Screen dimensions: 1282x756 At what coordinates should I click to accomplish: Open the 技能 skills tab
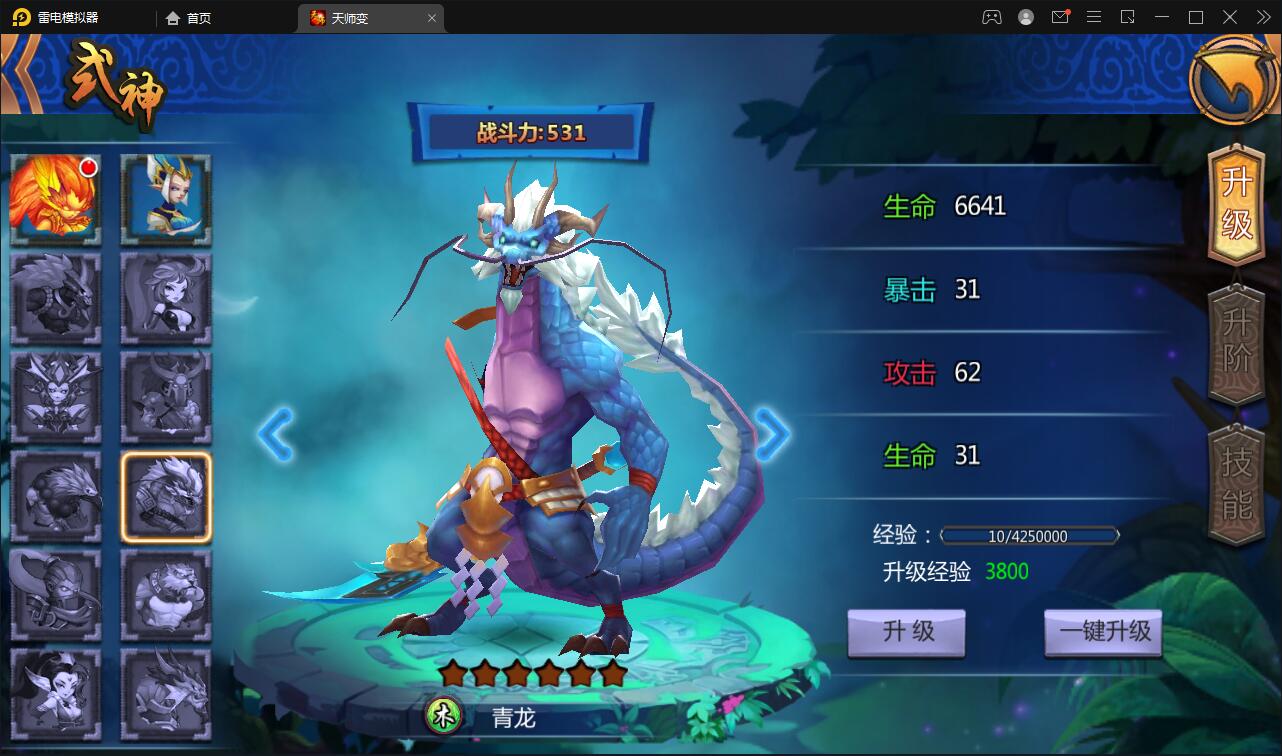point(1237,484)
